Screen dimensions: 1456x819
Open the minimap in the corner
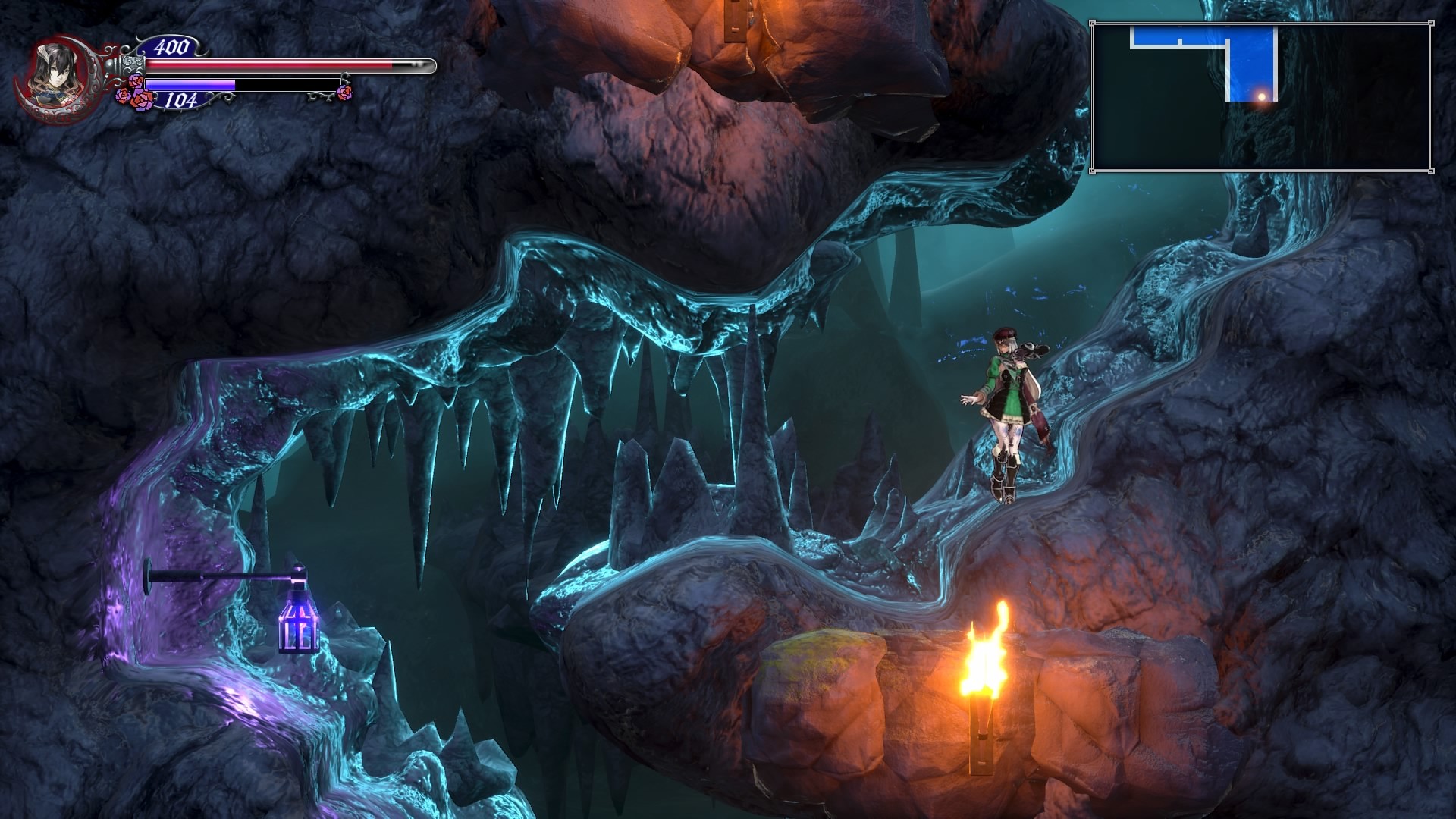[1261, 97]
